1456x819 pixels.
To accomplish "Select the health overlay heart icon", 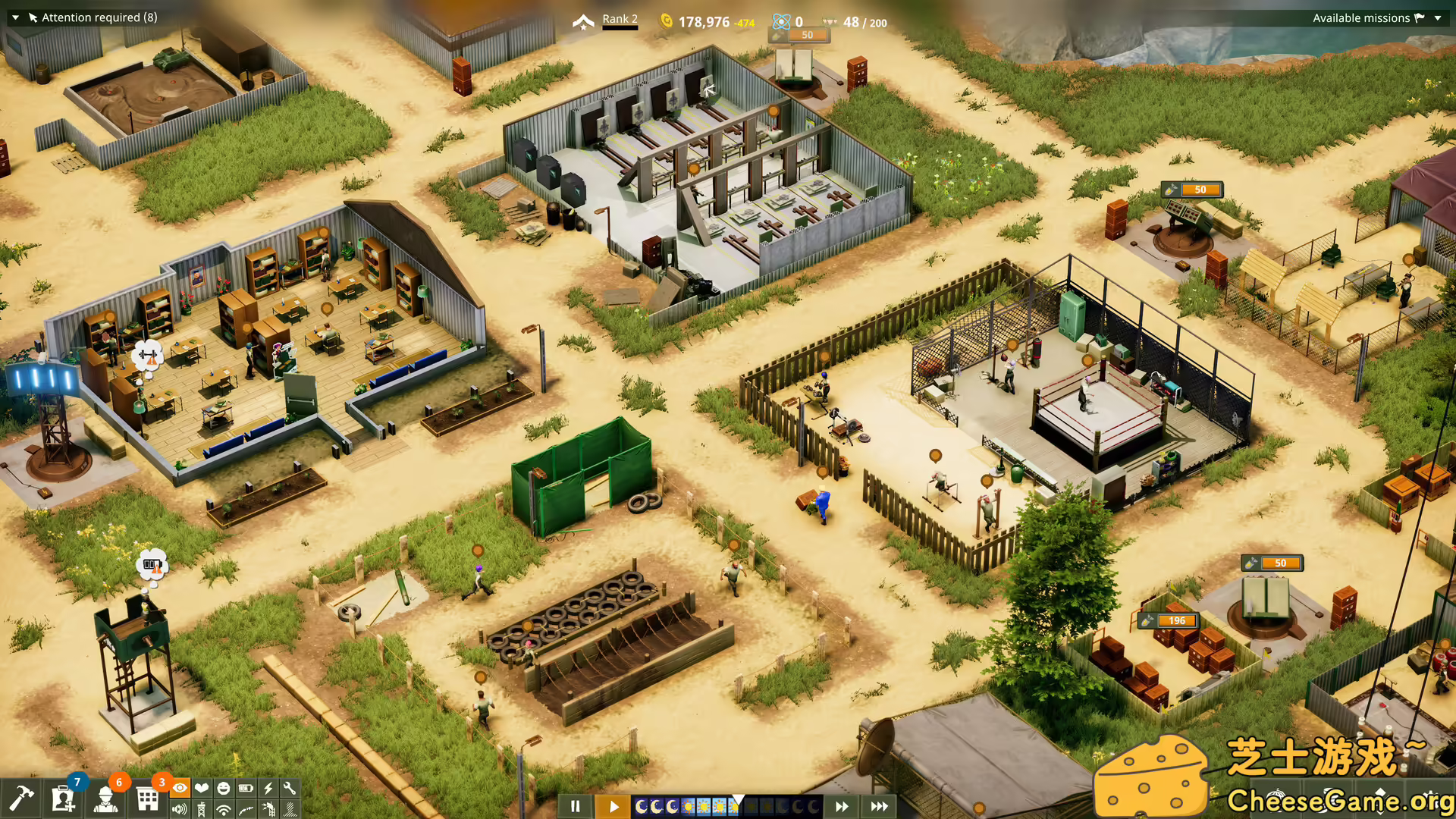I will click(x=202, y=789).
